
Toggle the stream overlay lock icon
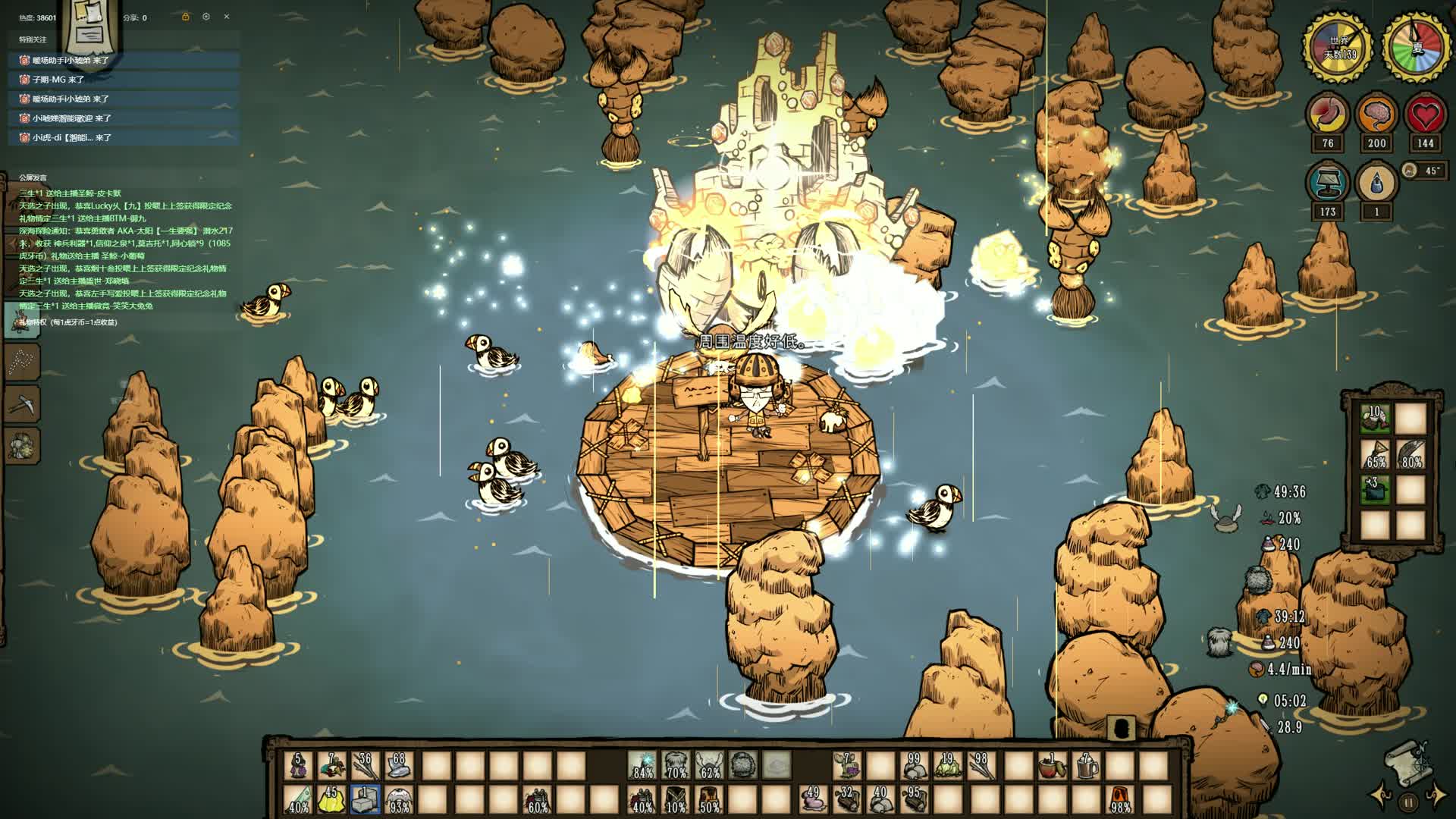point(185,17)
